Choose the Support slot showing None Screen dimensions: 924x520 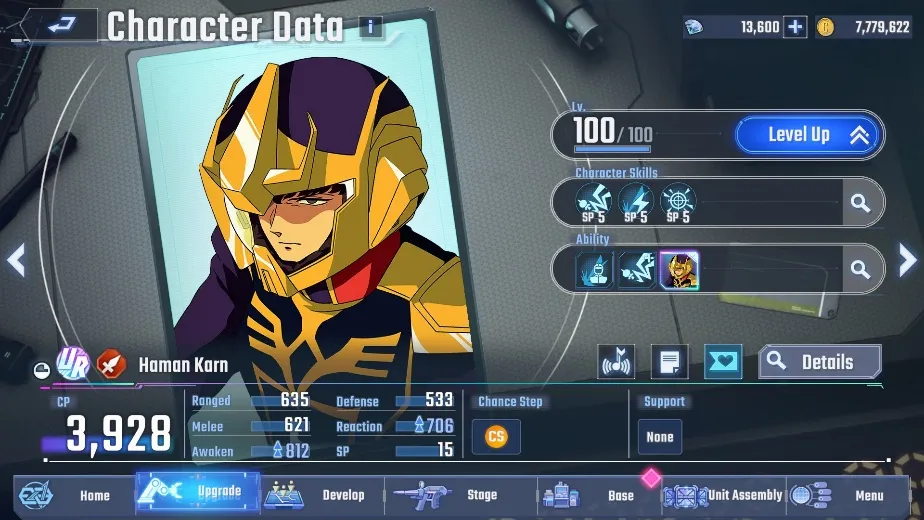pyautogui.click(x=660, y=437)
